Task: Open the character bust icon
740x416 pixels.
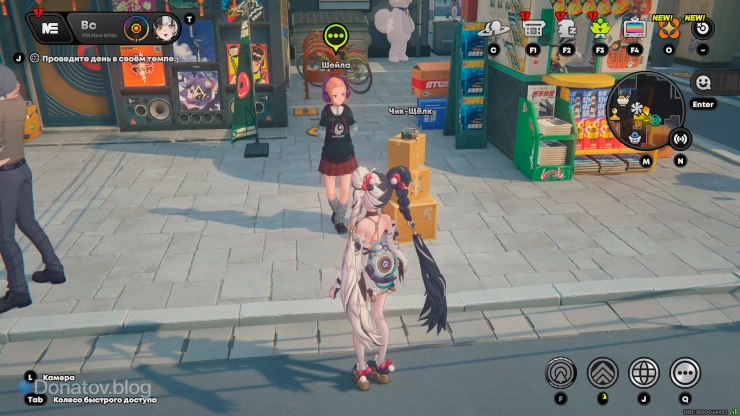Action: click(566, 28)
